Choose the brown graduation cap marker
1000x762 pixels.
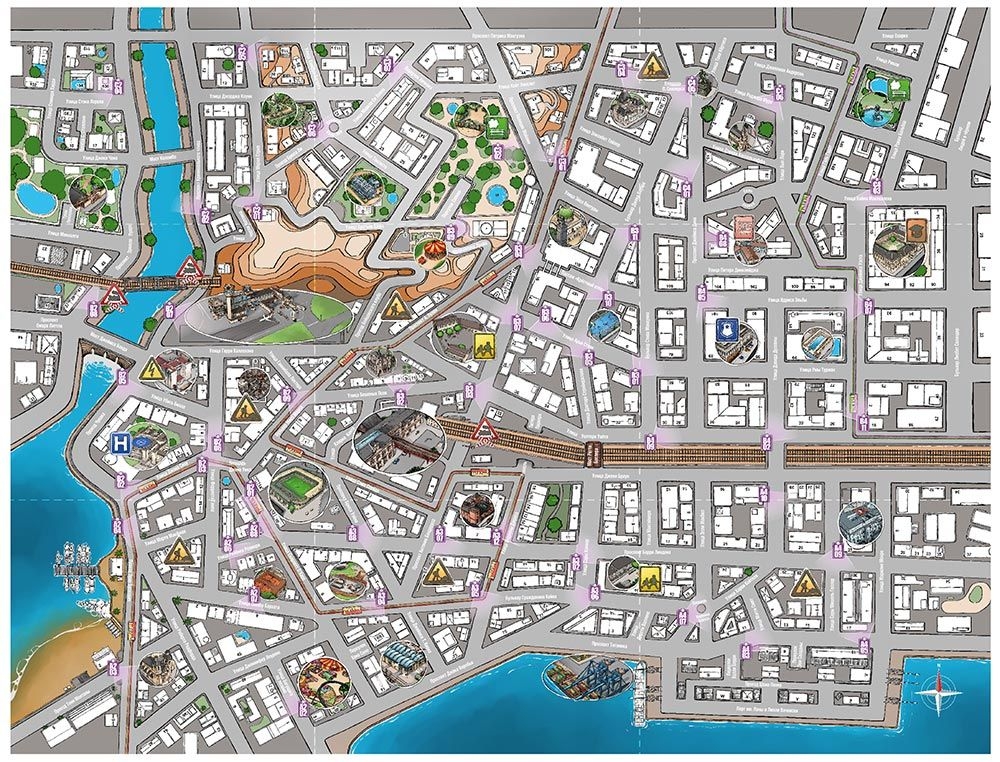(916, 229)
